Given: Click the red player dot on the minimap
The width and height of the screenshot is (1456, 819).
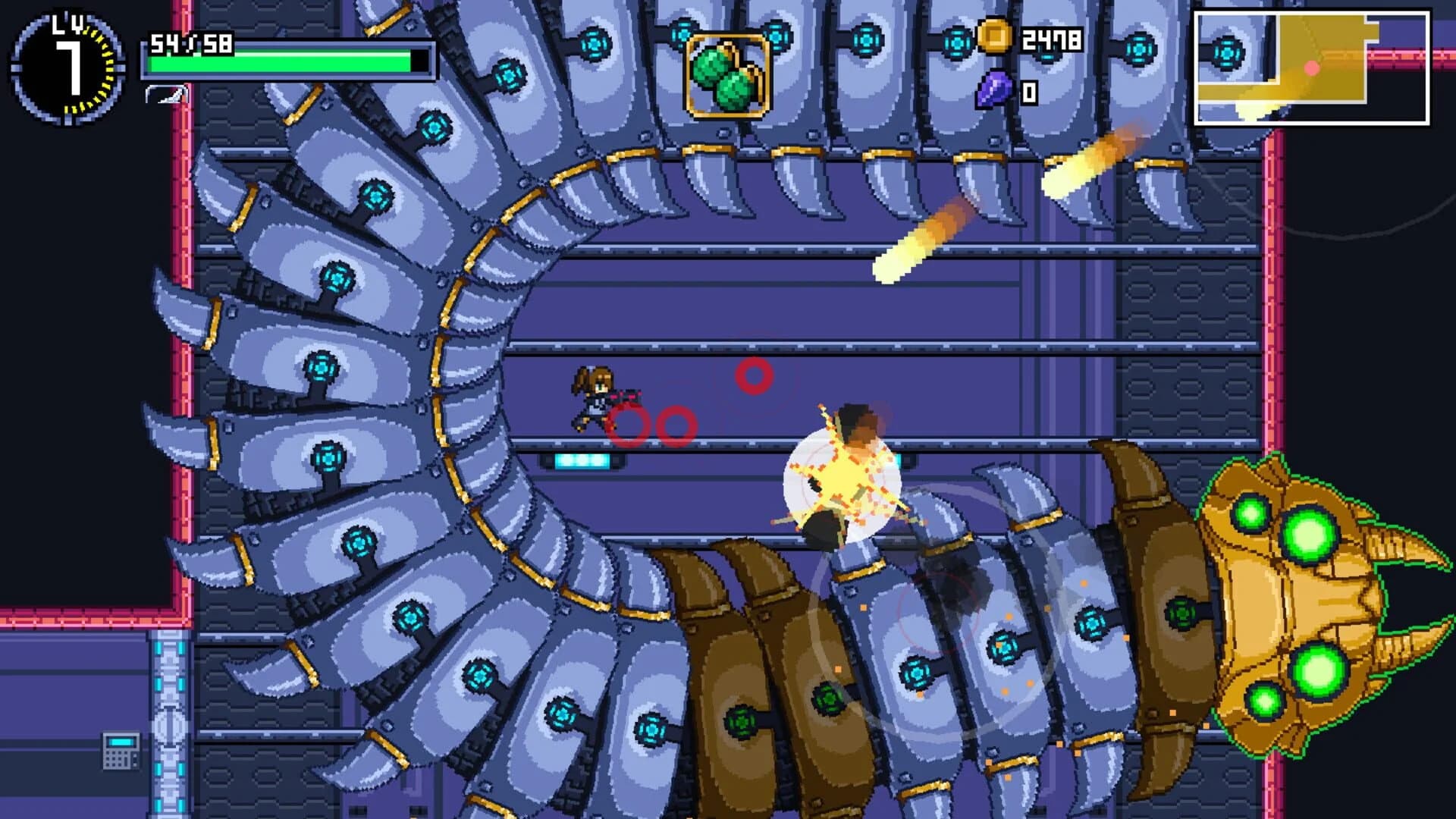Looking at the screenshot, I should point(1312,67).
